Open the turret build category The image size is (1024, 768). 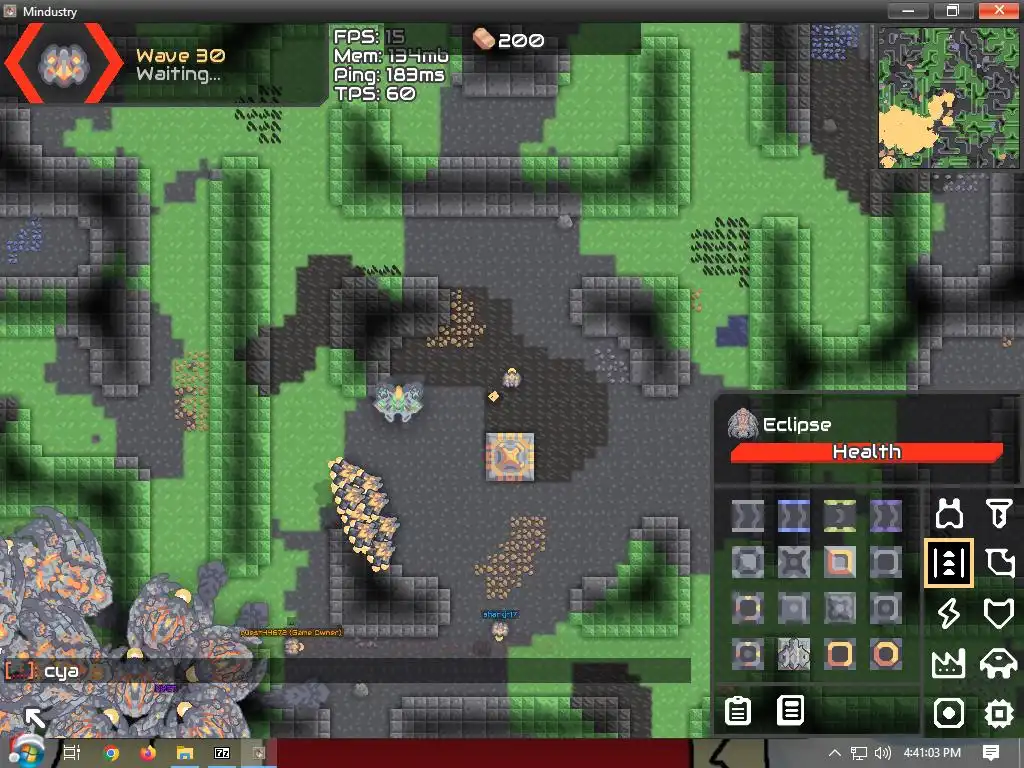click(x=948, y=514)
